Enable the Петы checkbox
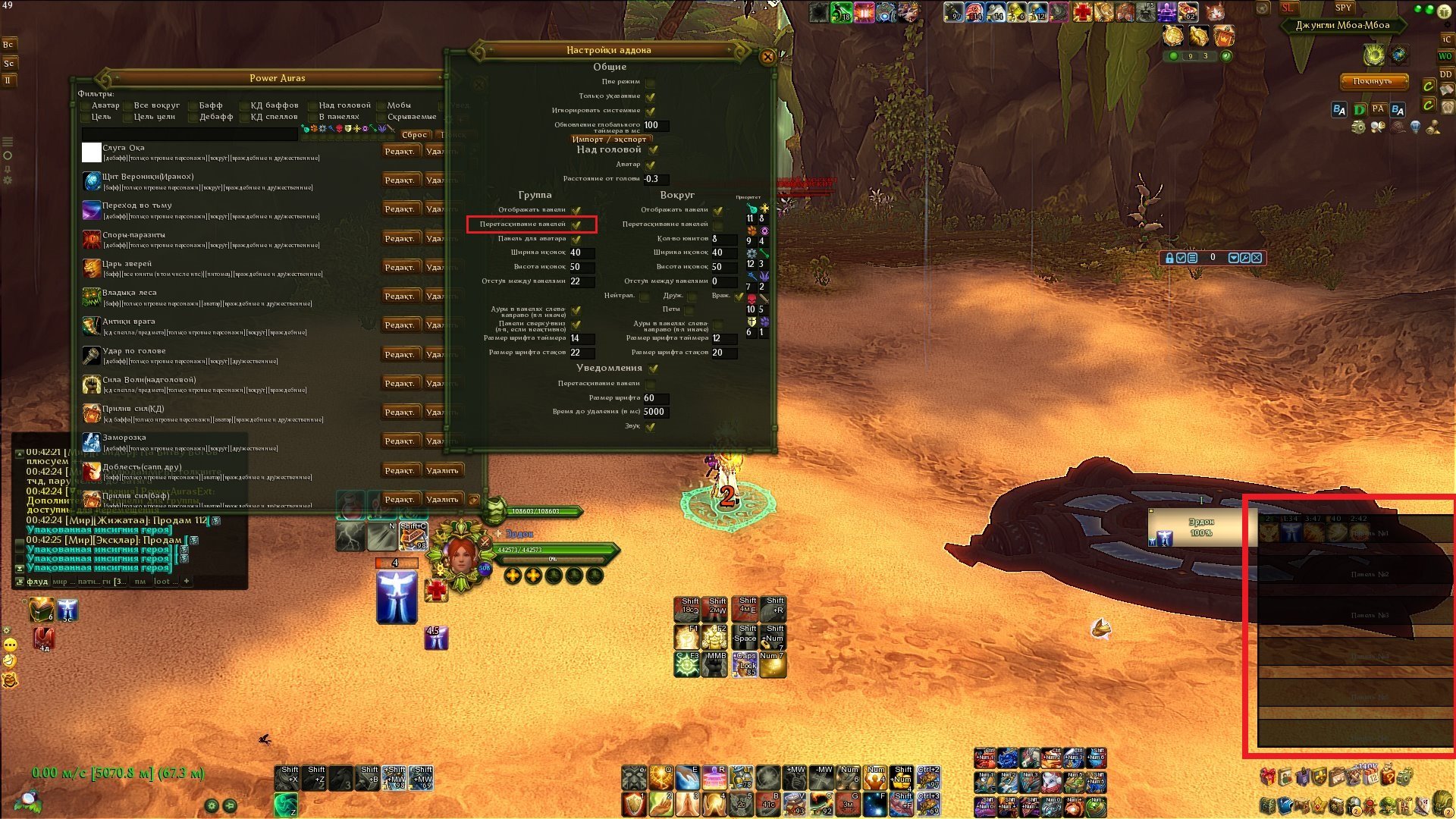Image resolution: width=1456 pixels, height=819 pixels. tap(691, 309)
